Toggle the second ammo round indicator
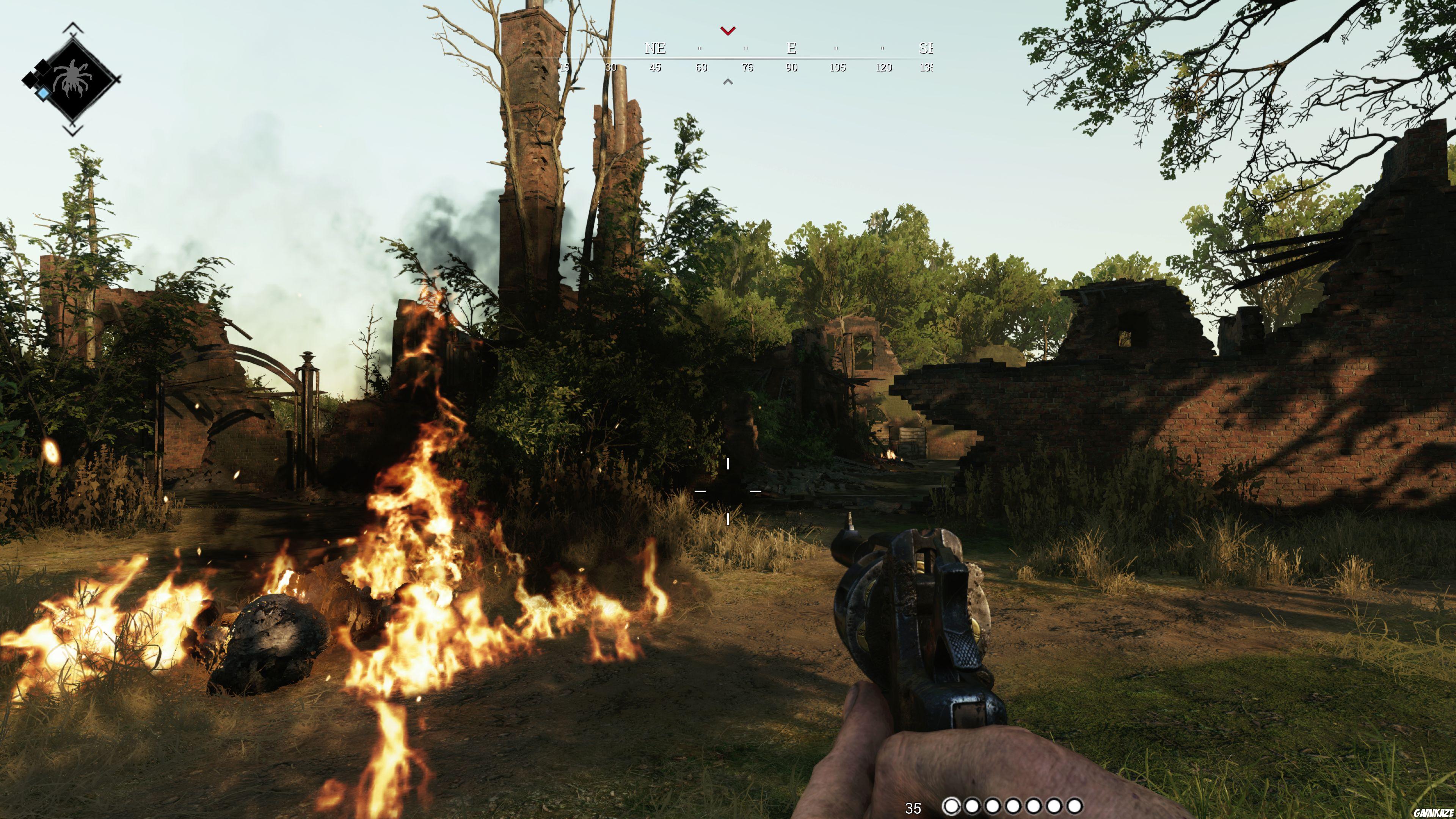The width and height of the screenshot is (1456, 819). point(972,806)
